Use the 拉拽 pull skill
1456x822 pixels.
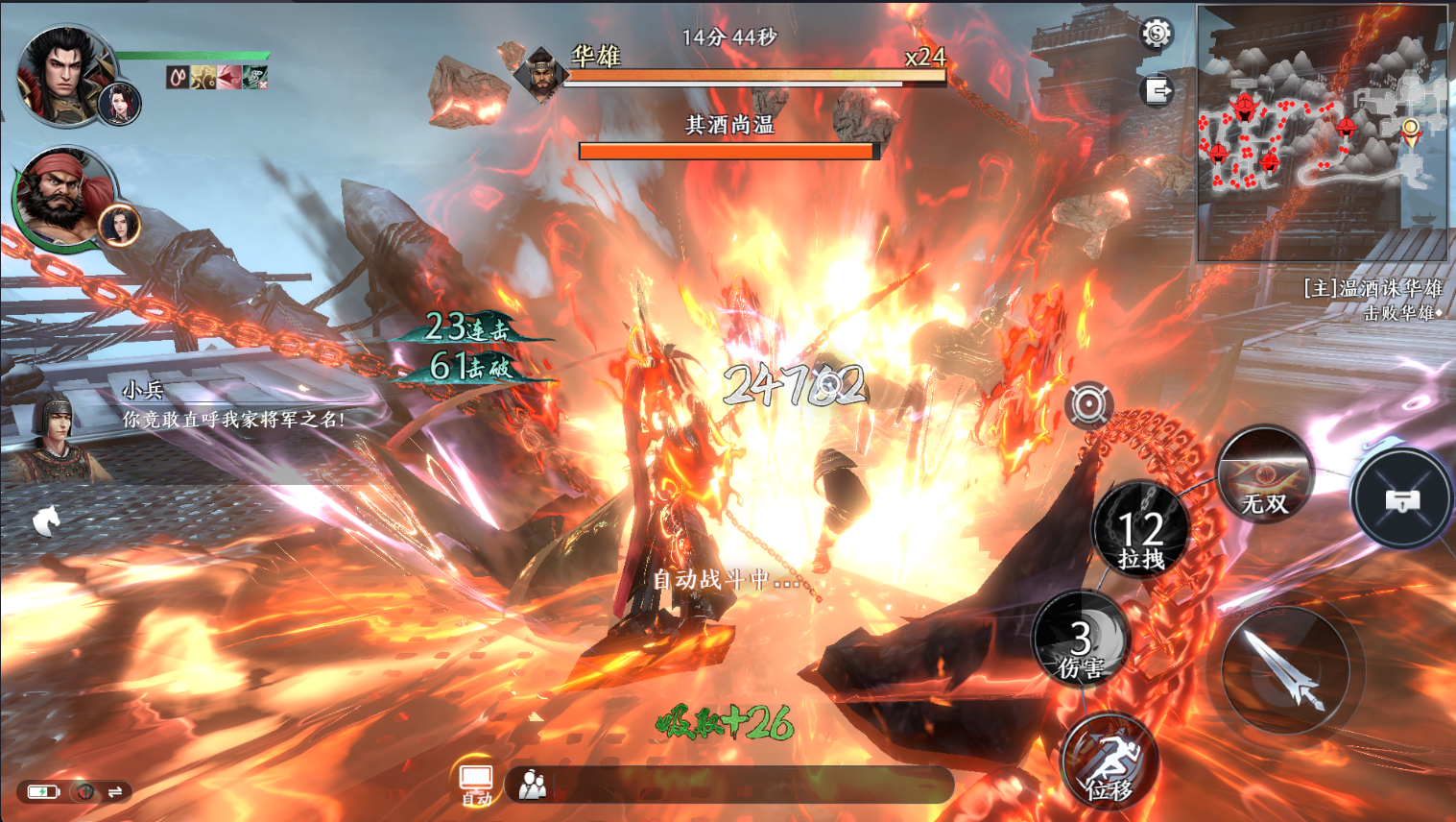1141,530
